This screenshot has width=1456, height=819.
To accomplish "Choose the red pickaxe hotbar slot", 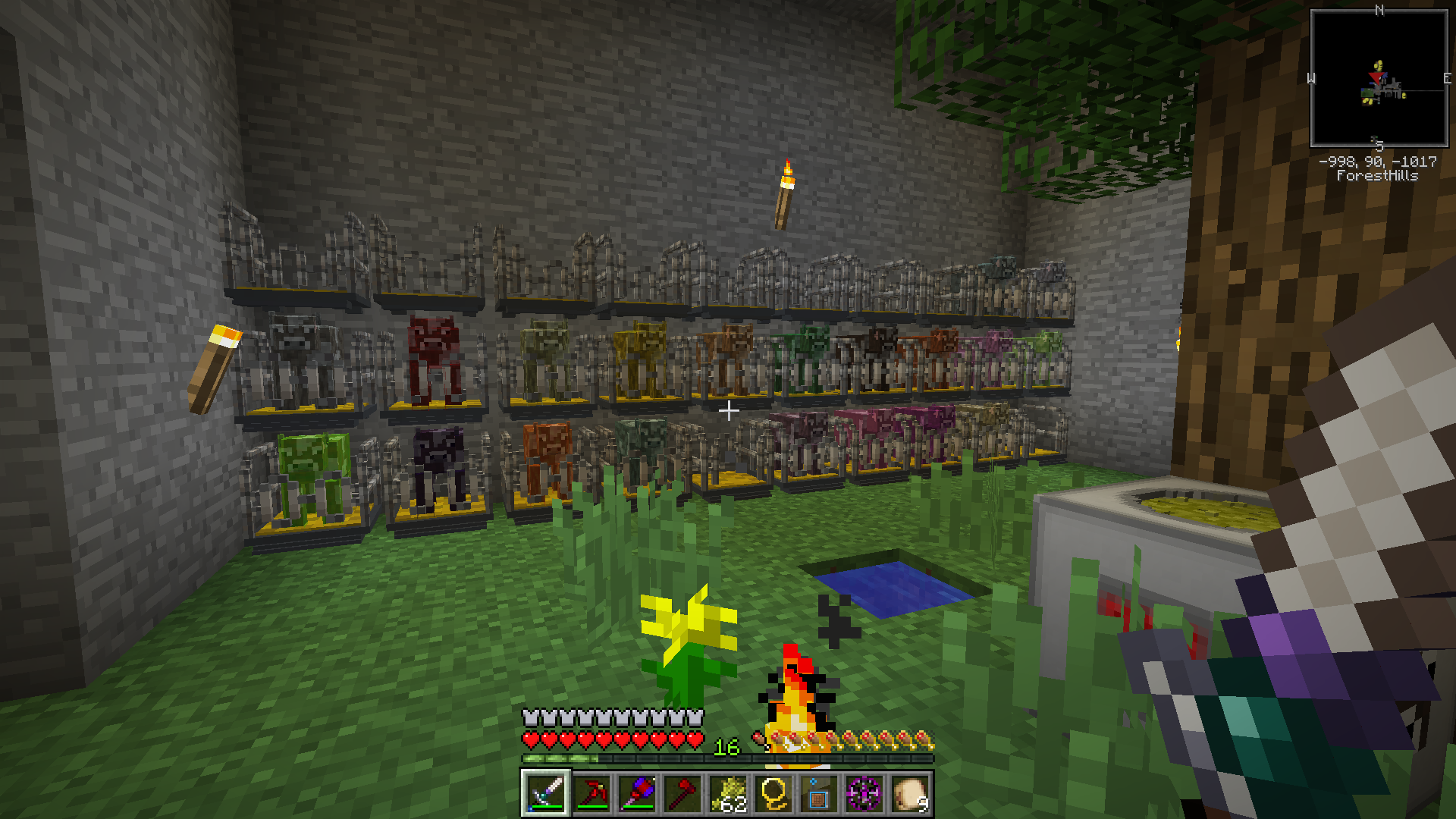I will (591, 794).
